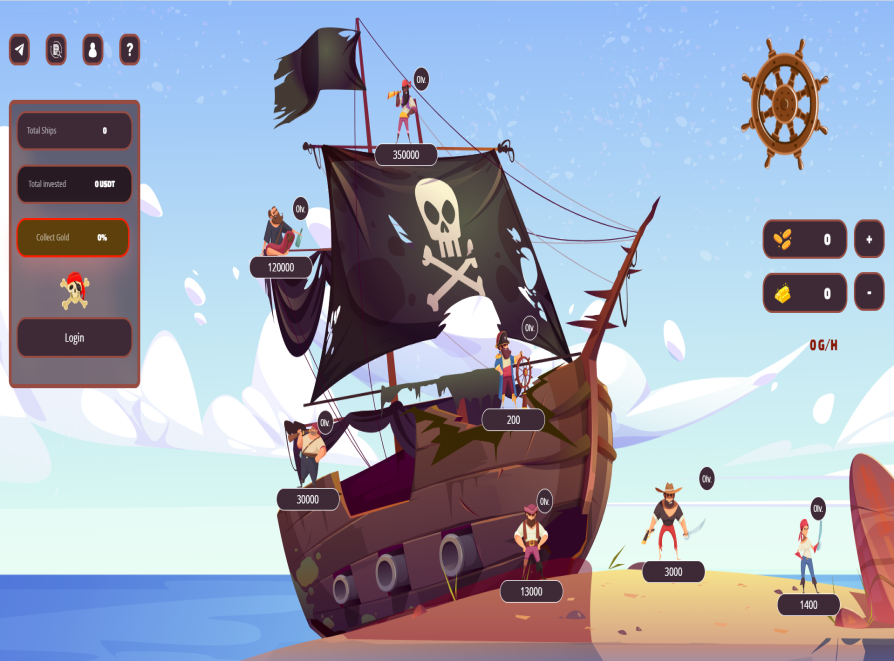894x661 pixels.
Task: Select the 1400 pirate price tag
Action: 808,604
